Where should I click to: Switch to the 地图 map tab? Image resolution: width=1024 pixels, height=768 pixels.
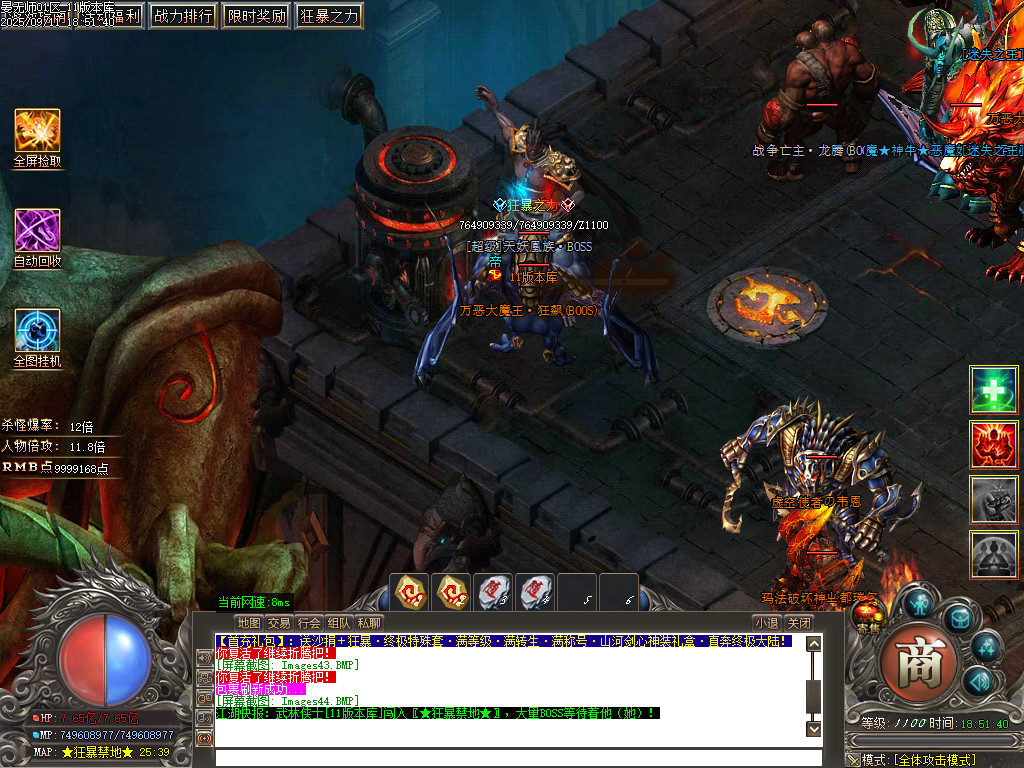249,623
